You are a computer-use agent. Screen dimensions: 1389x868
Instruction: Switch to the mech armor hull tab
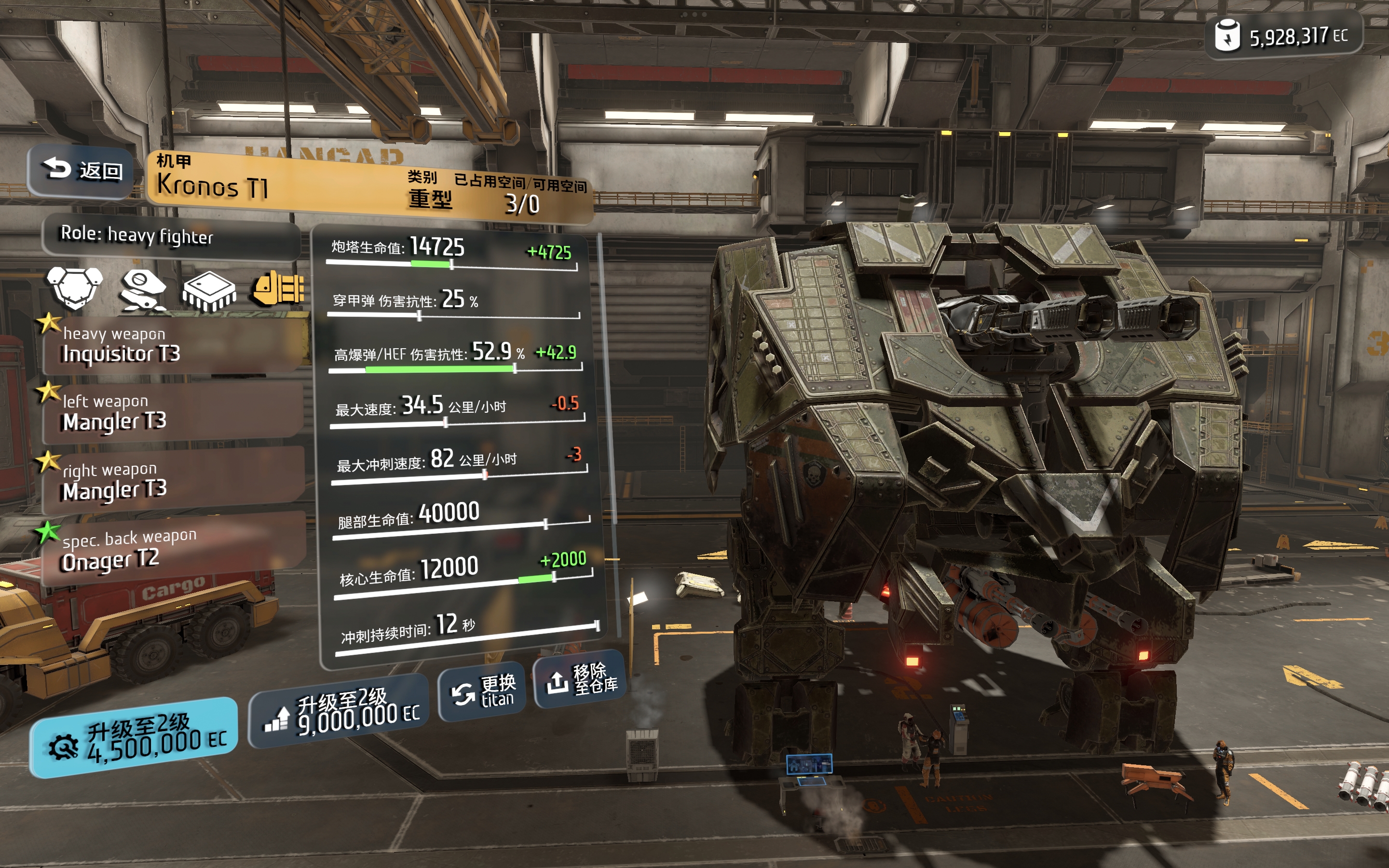pyautogui.click(x=75, y=287)
